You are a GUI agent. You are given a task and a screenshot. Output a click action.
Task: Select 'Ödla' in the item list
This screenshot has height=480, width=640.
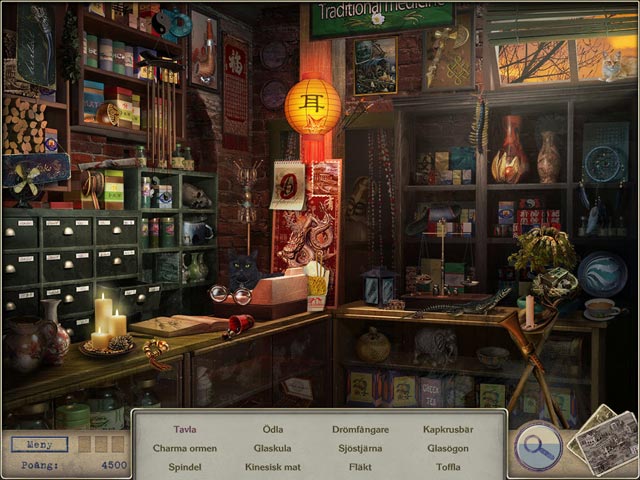(x=272, y=430)
